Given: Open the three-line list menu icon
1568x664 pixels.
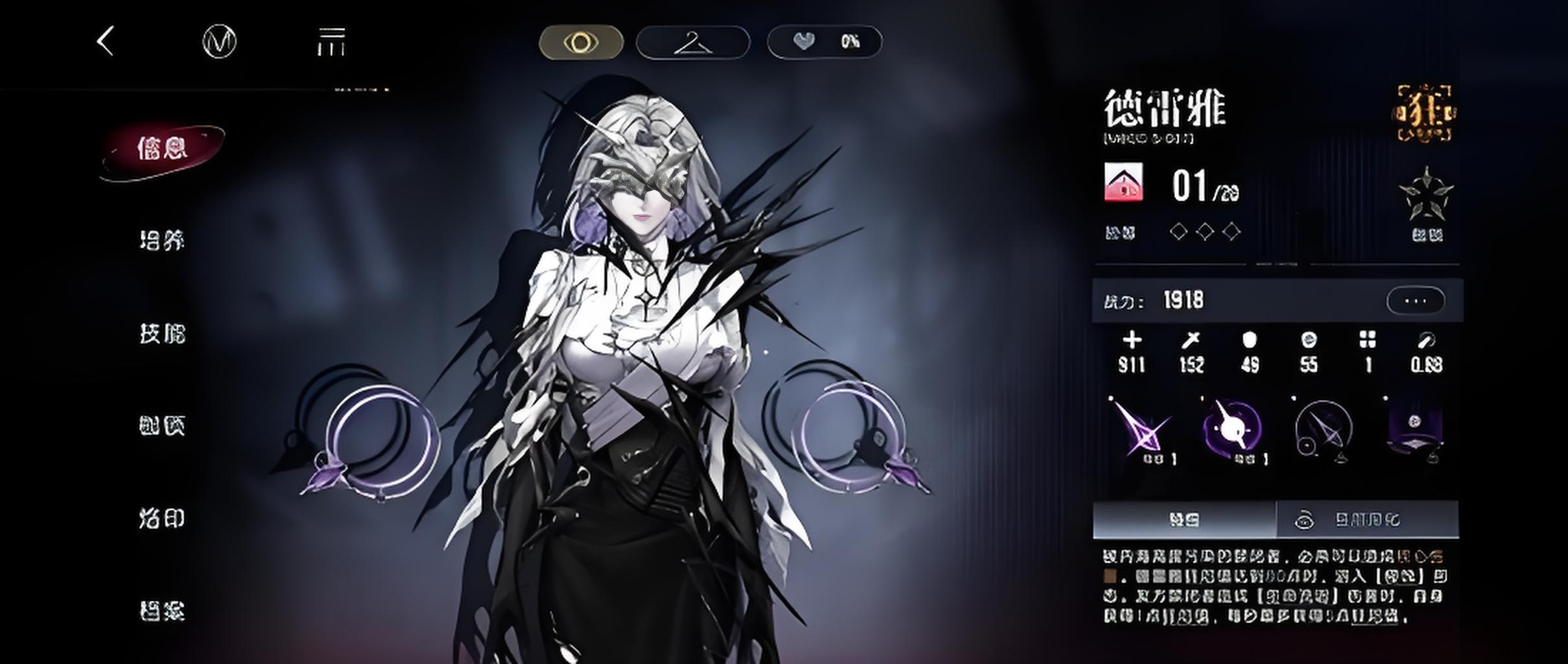Looking at the screenshot, I should [x=331, y=42].
